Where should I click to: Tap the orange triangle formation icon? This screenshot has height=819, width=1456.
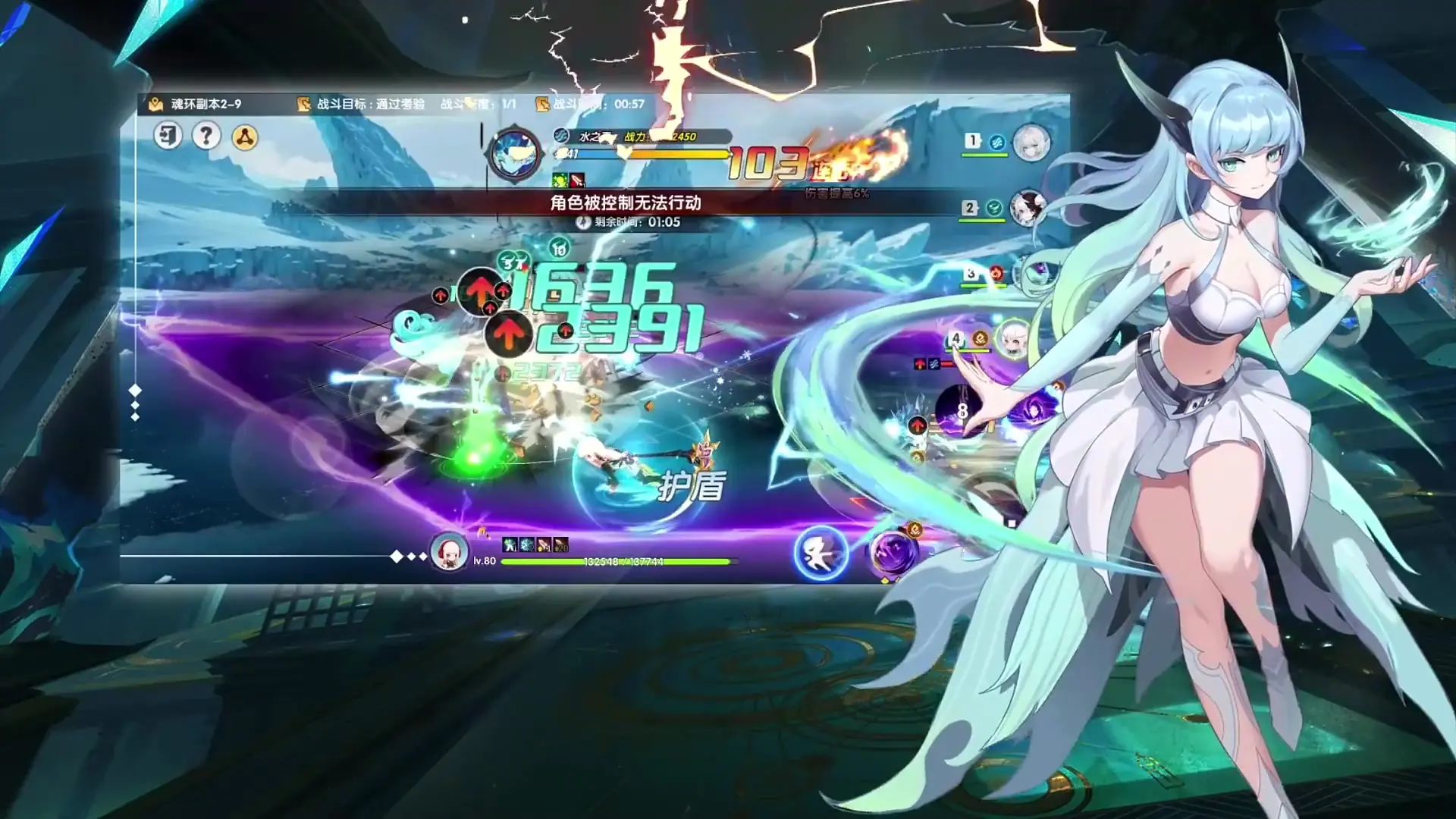click(244, 137)
